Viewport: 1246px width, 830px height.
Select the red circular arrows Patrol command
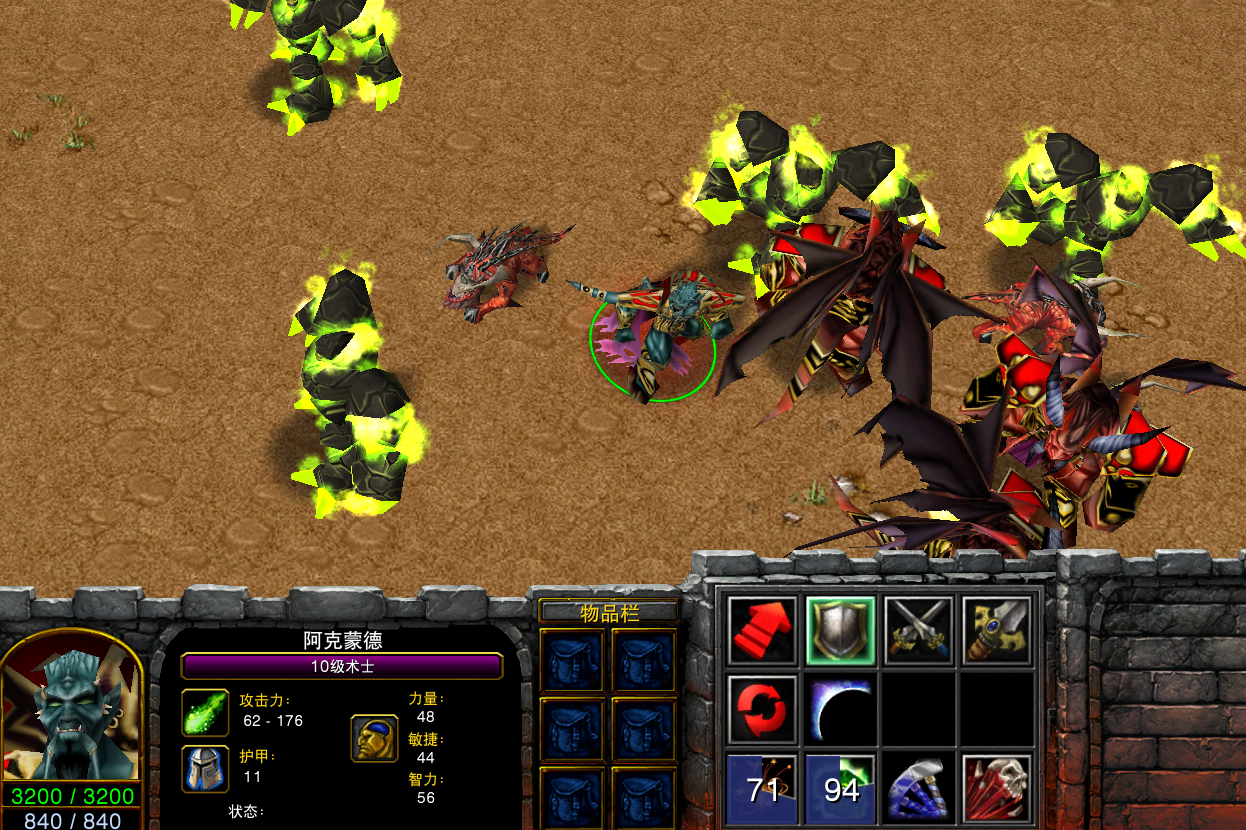[x=763, y=709]
